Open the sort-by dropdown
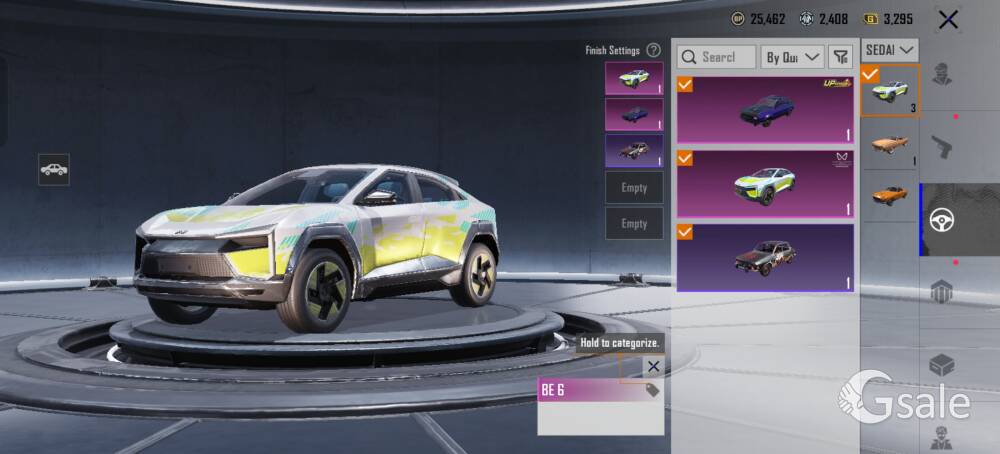Viewport: 1000px width, 454px height. point(793,57)
